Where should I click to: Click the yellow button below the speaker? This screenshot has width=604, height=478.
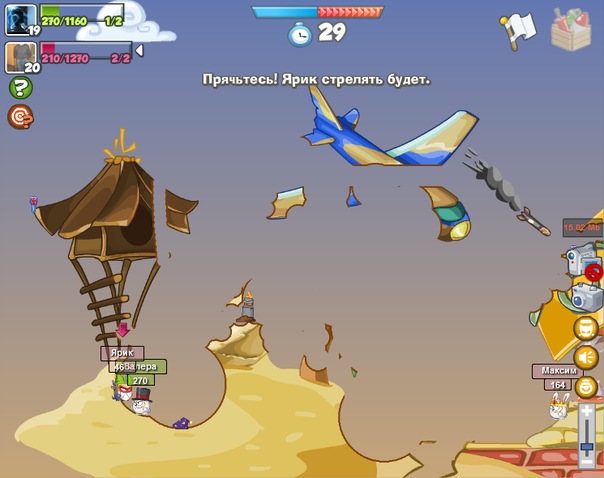tap(586, 387)
